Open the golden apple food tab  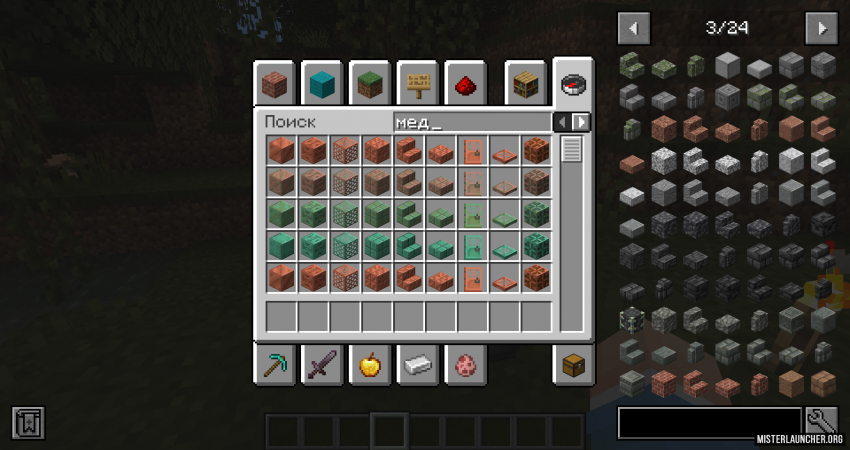tap(369, 365)
